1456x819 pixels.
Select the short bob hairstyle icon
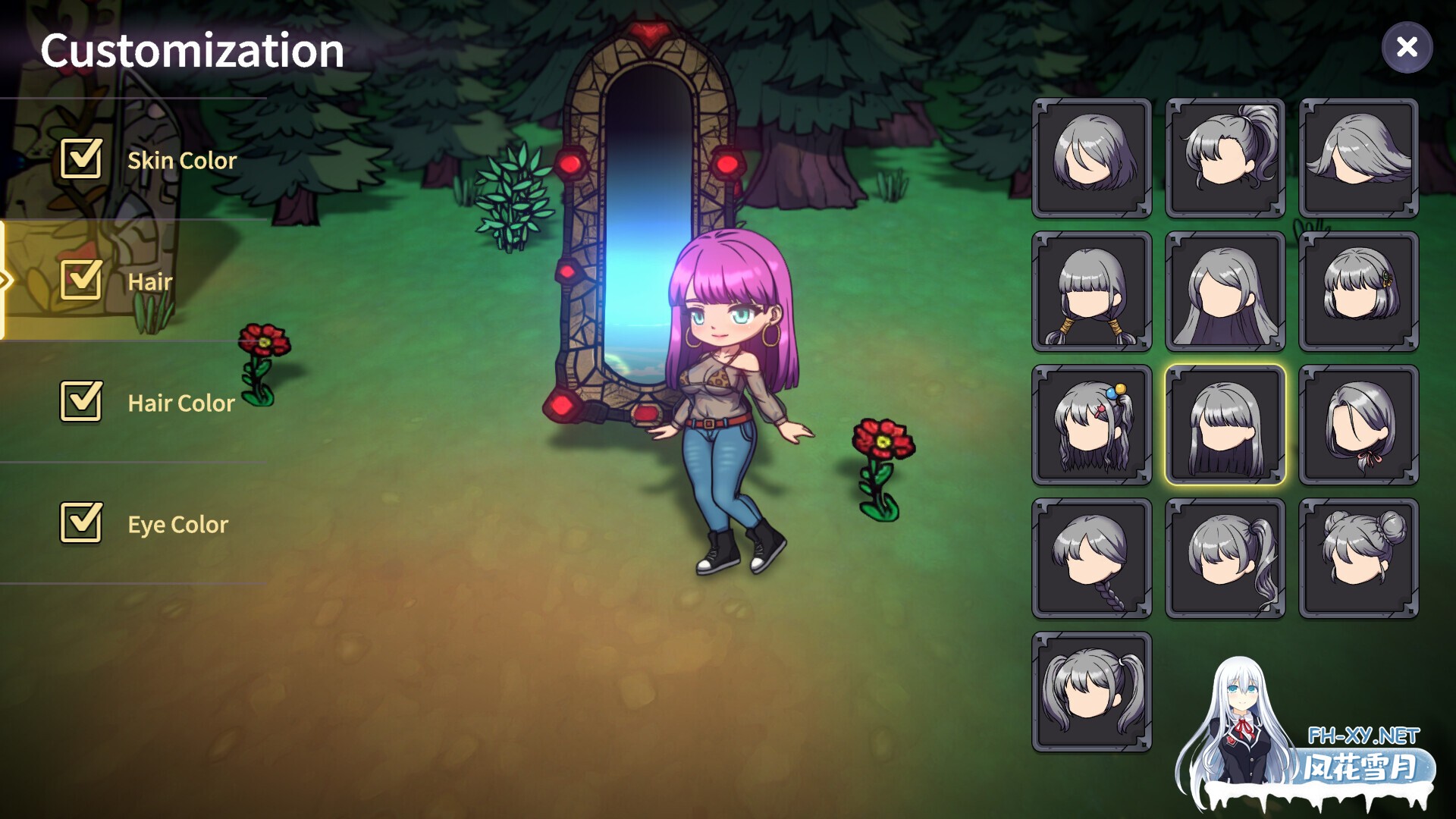point(1092,157)
